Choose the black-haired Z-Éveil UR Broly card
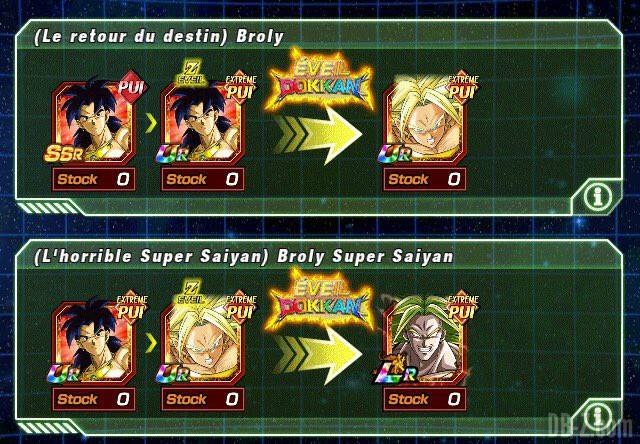This screenshot has width=640, height=444. (203, 121)
